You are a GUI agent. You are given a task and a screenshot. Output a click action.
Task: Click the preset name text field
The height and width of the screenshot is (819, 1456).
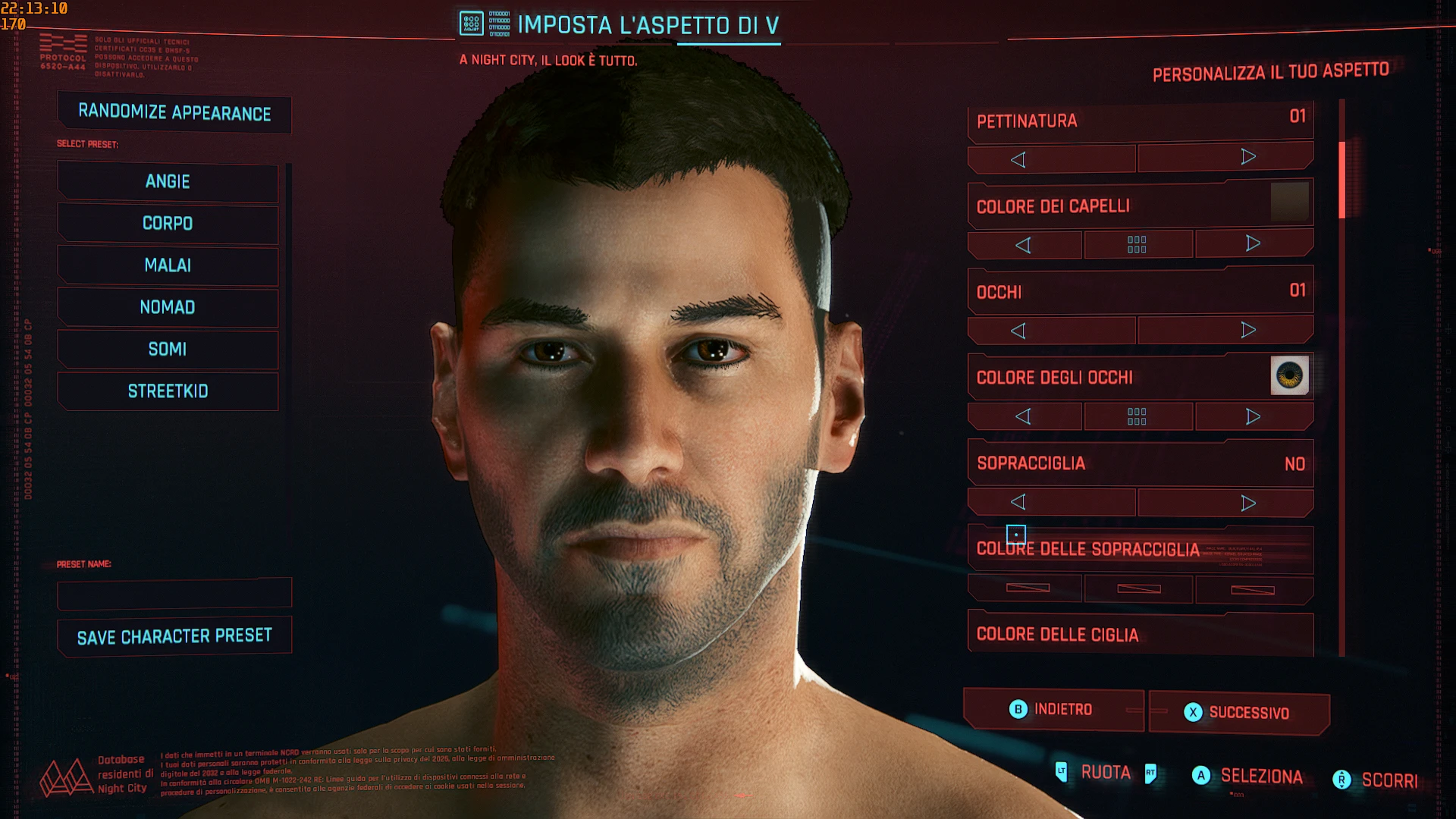[x=174, y=593]
